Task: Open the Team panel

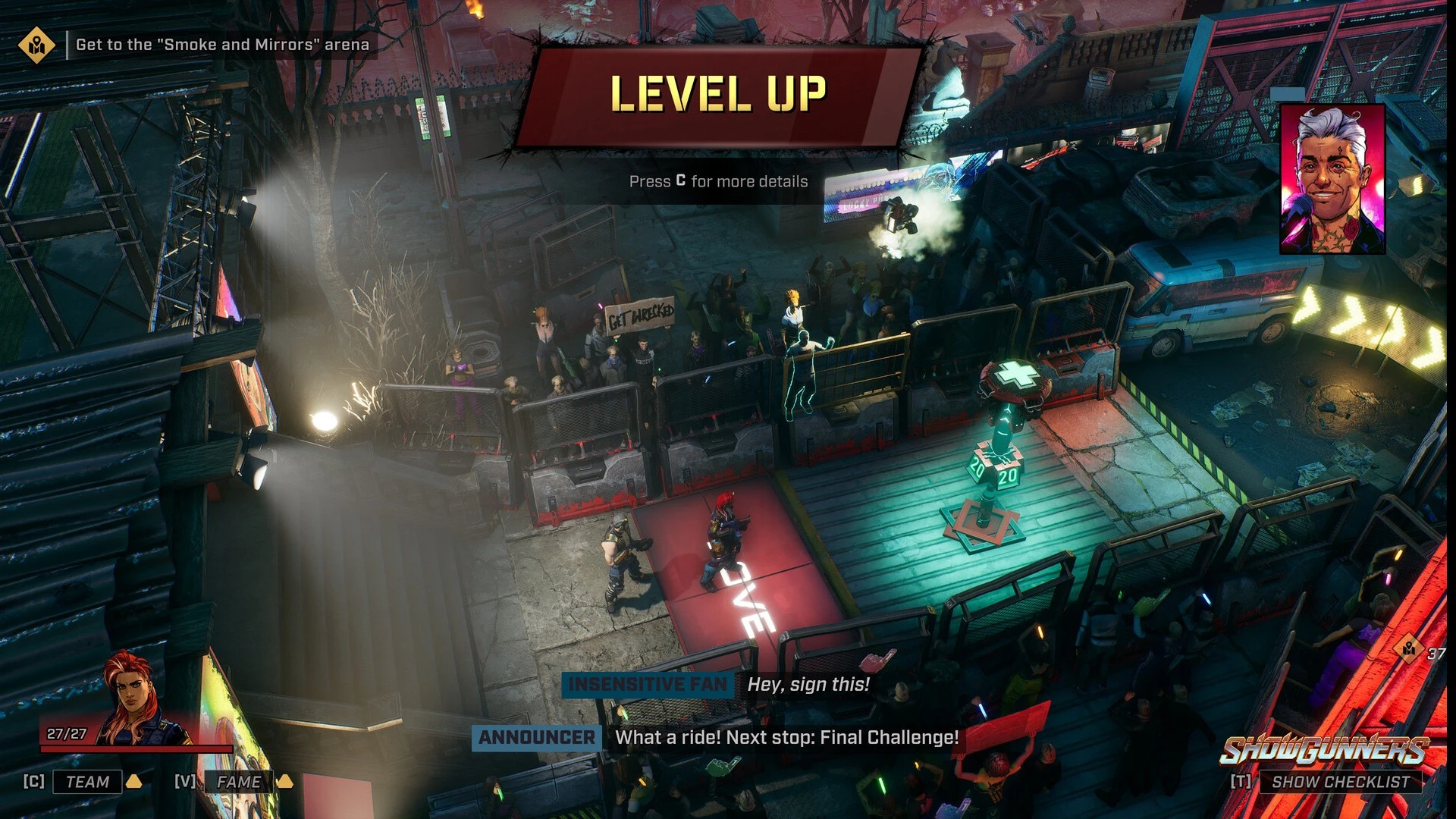Action: pyautogui.click(x=87, y=782)
